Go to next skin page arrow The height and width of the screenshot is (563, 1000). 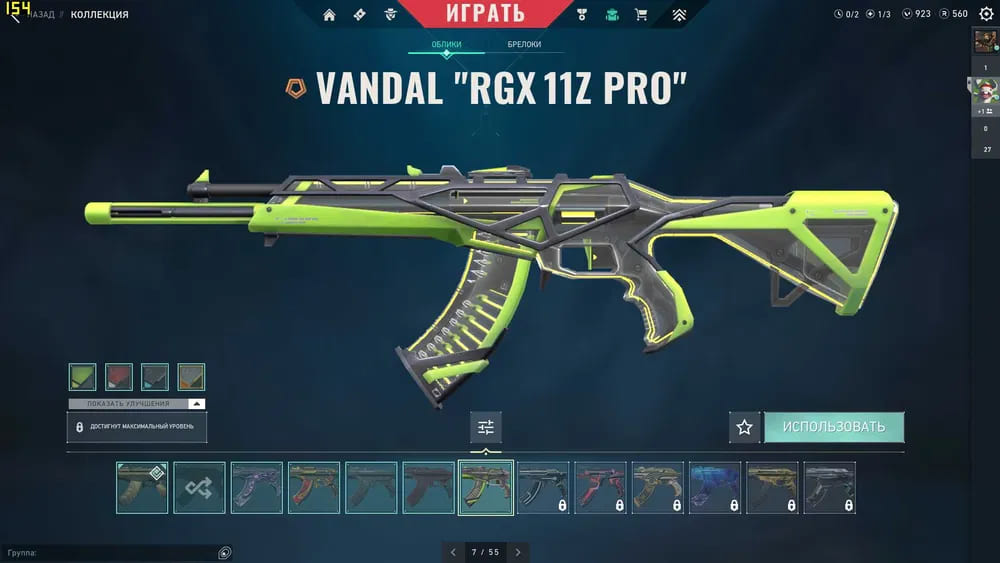click(x=518, y=552)
